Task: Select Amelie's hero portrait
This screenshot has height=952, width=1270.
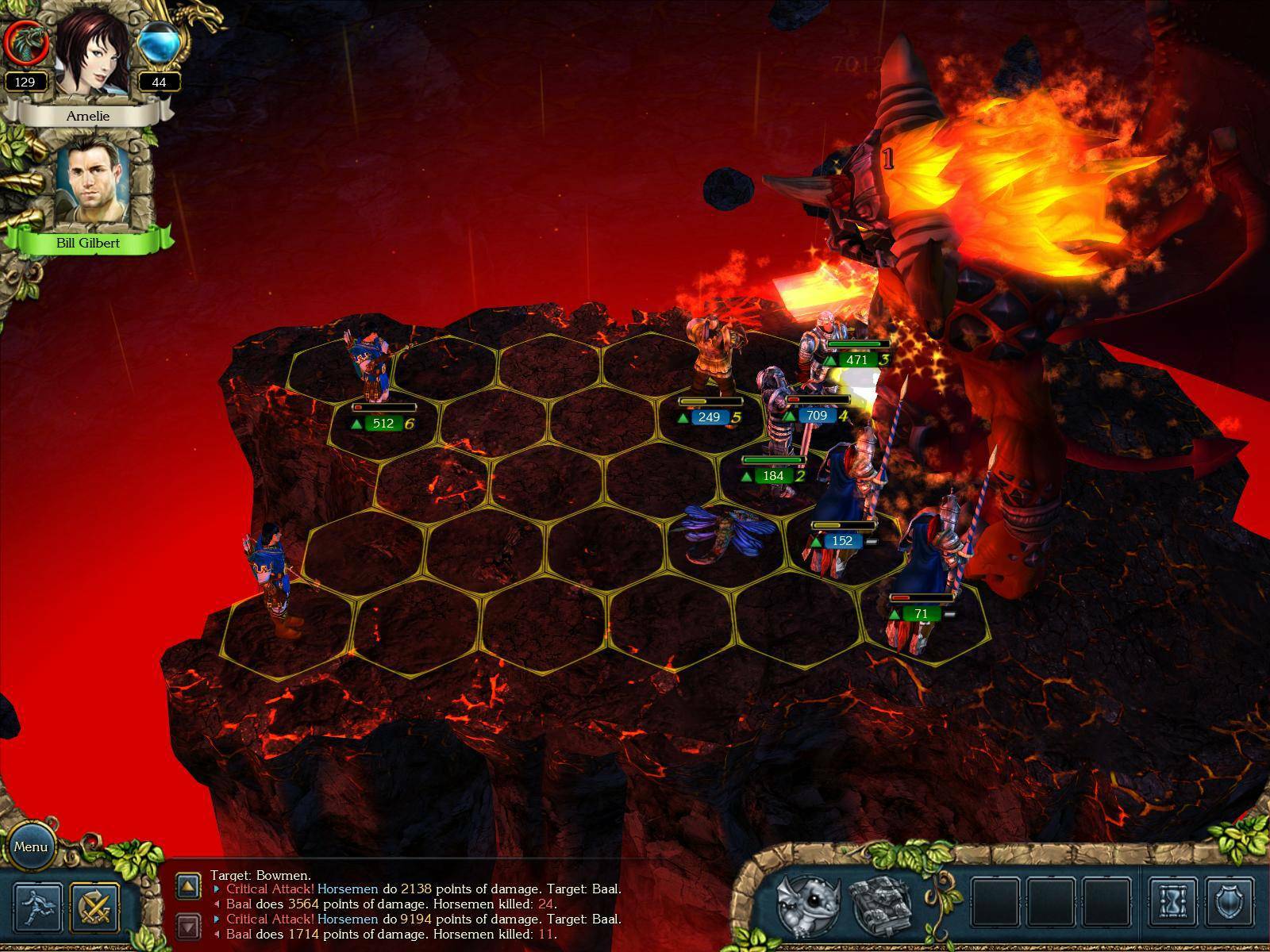Action: [x=88, y=56]
